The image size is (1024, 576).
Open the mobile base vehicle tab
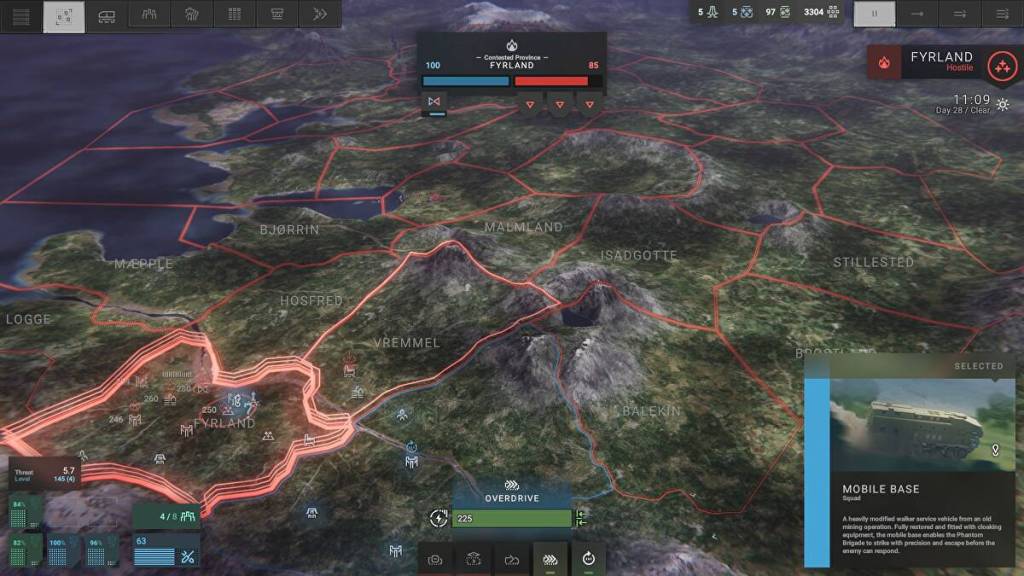click(x=106, y=15)
